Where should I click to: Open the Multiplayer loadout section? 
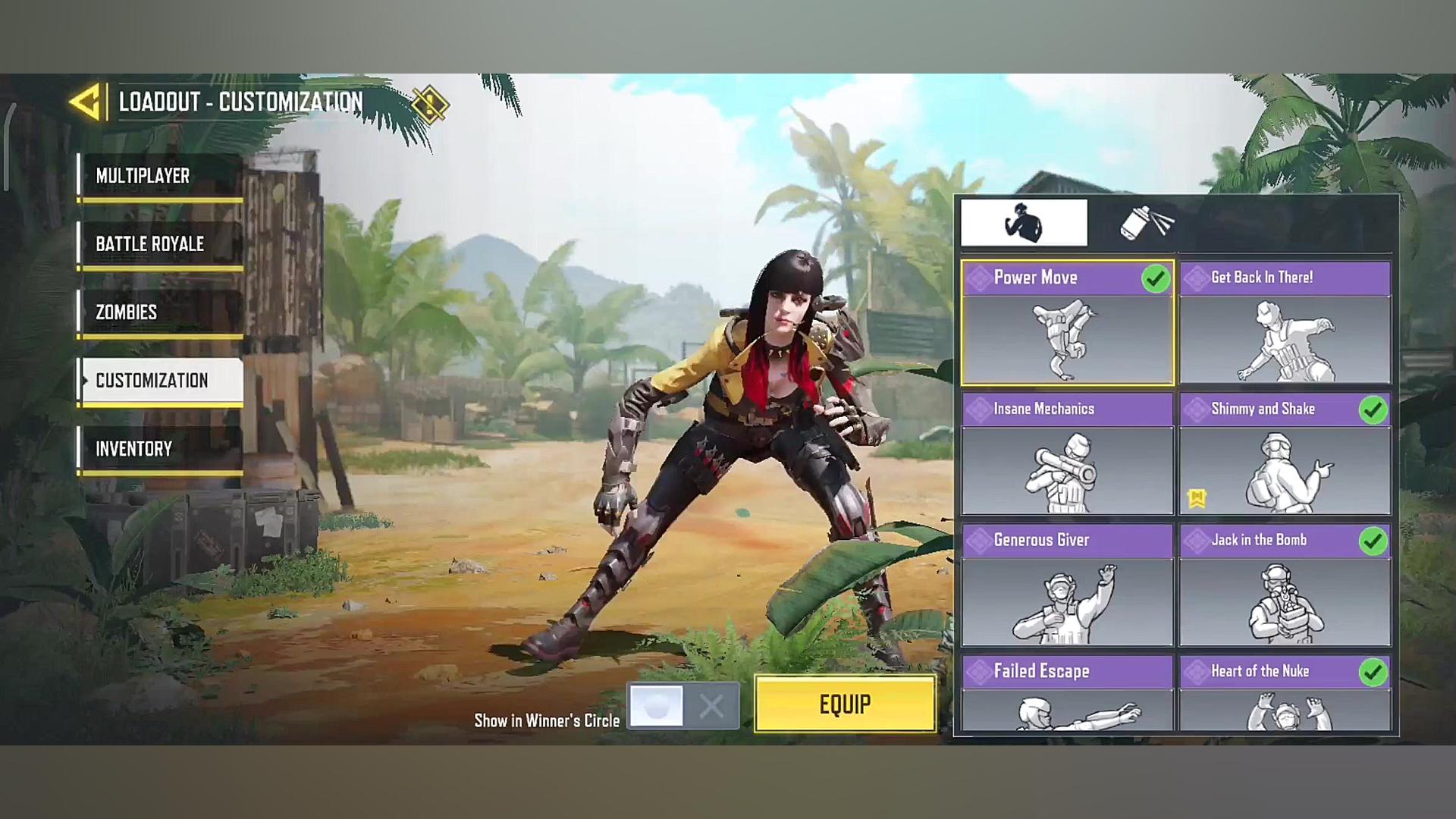tap(161, 176)
